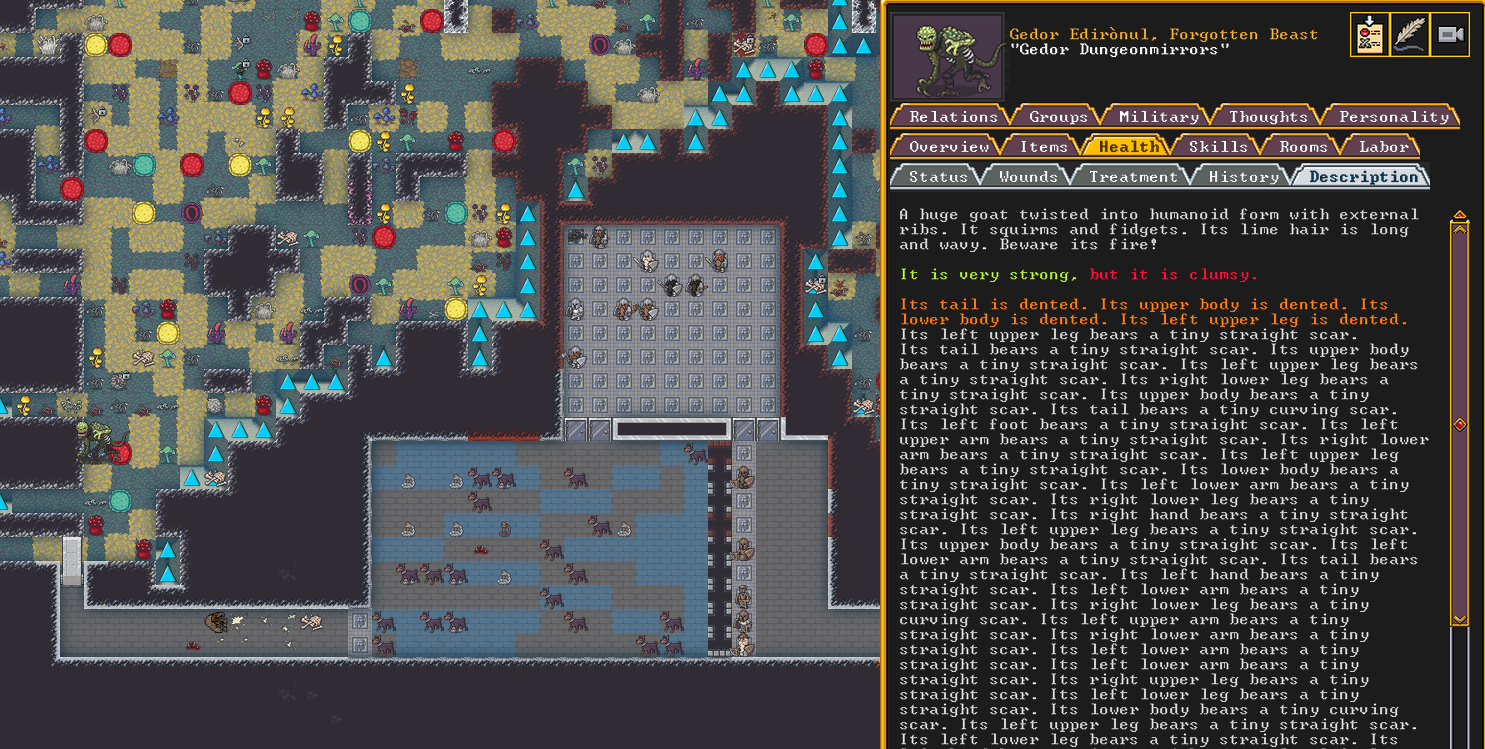
Task: Show the Items tab
Action: tap(1043, 147)
